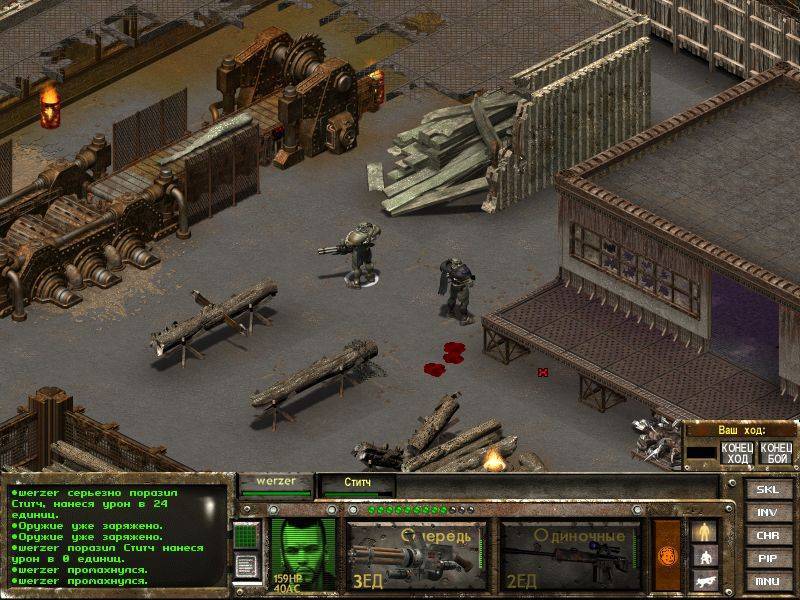The height and width of the screenshot is (600, 800).
Task: Switch to crouching stance icon
Action: [704, 556]
